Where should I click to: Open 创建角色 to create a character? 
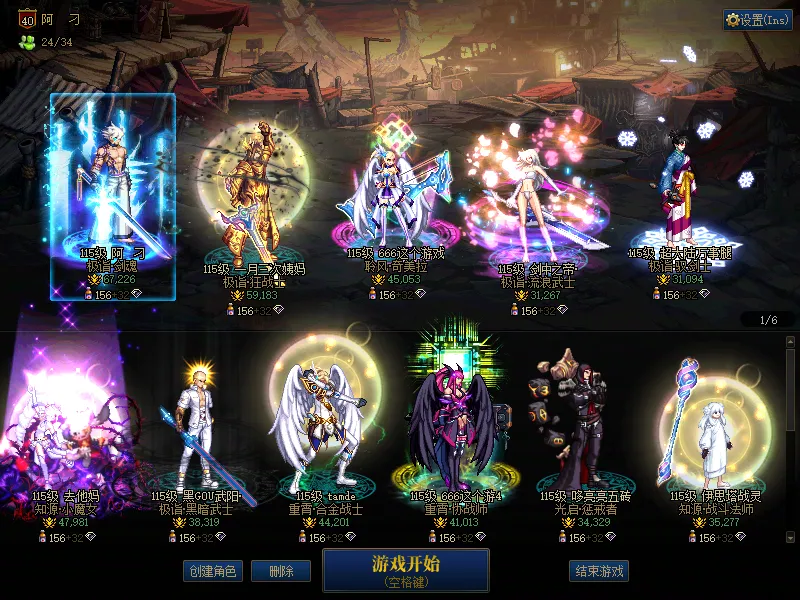[211, 571]
